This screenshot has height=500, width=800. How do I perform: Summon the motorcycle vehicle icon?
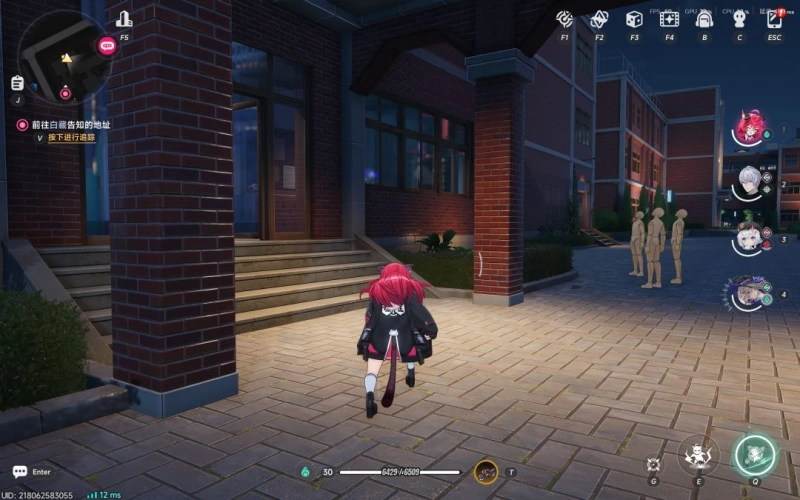pos(486,471)
